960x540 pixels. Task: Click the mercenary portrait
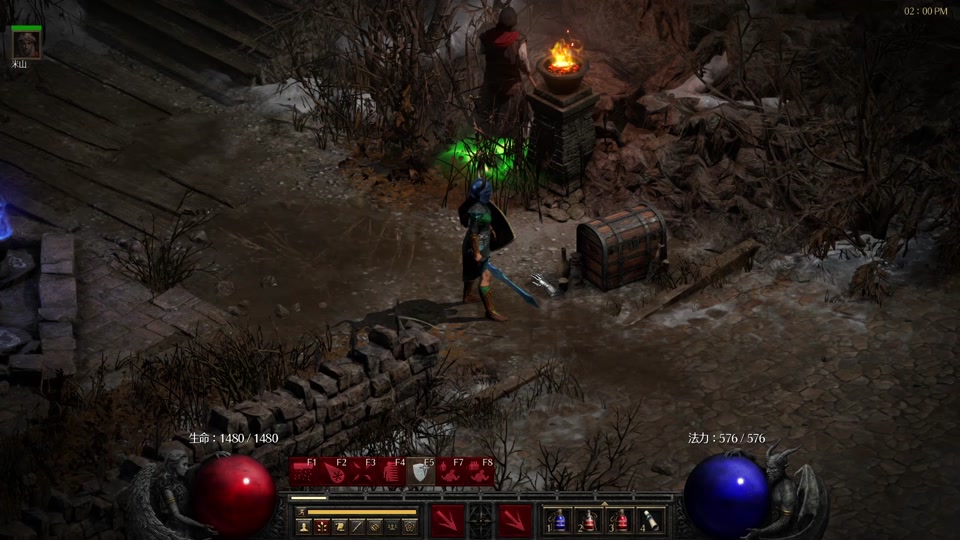(26, 43)
